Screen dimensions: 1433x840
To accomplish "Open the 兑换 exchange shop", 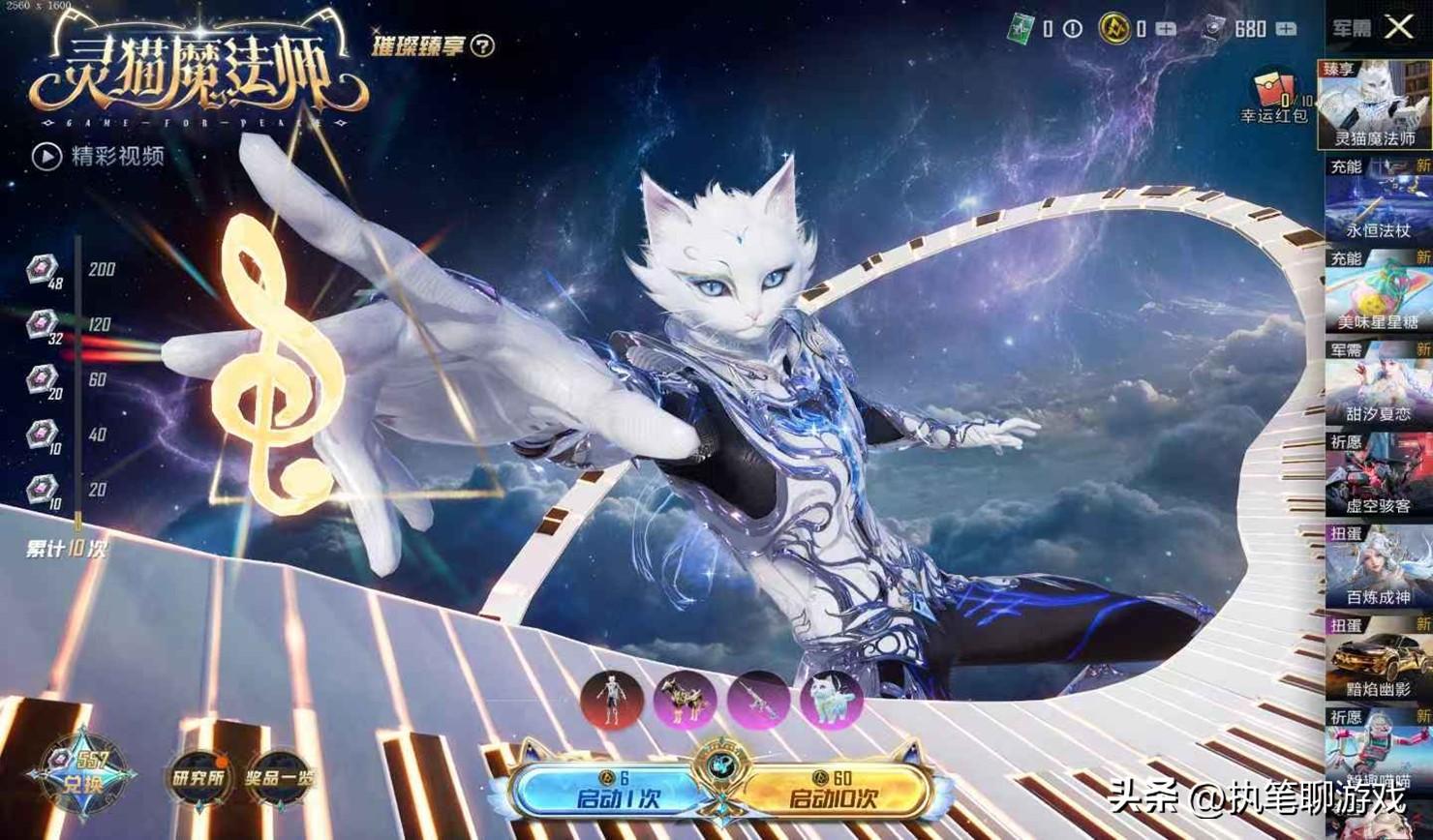I will (83, 775).
